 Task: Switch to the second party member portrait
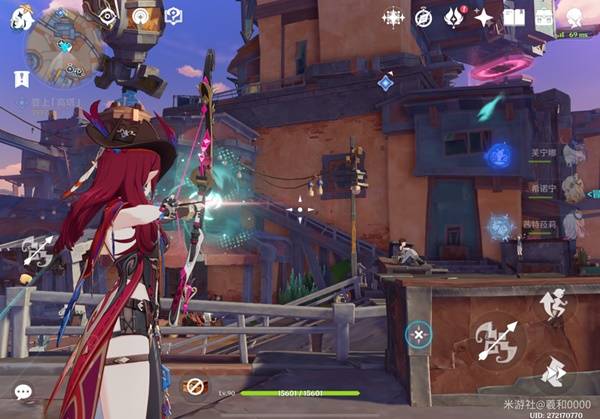[572, 187]
